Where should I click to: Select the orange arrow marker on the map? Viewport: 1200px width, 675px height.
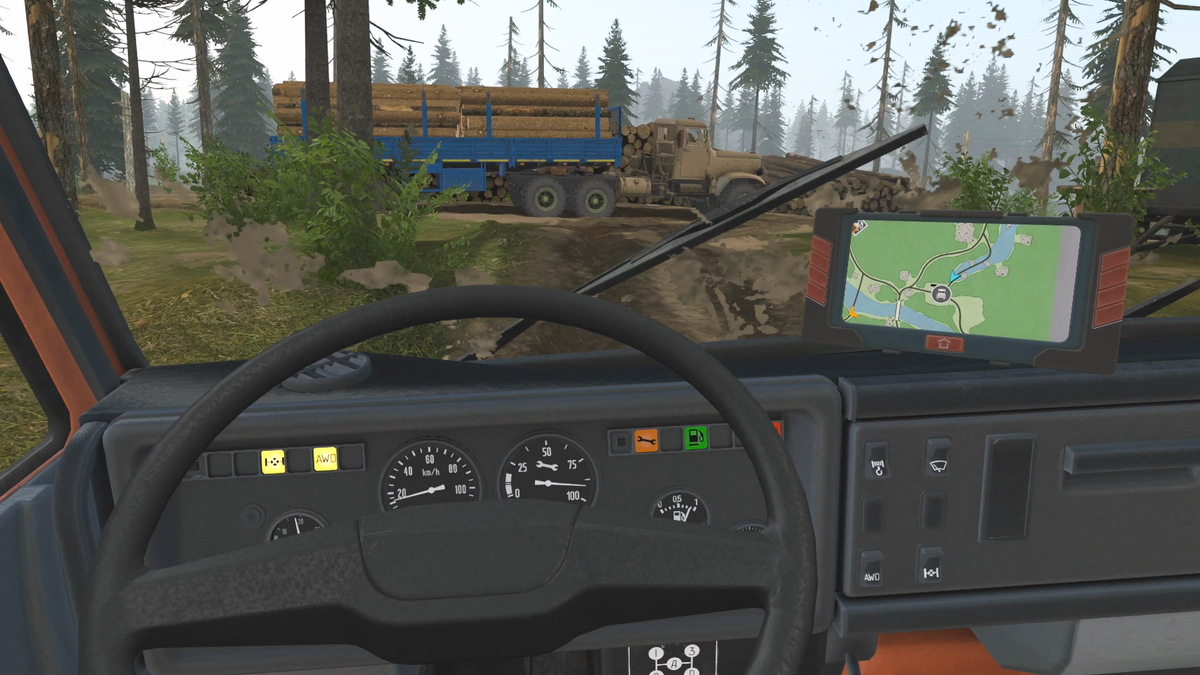[853, 312]
